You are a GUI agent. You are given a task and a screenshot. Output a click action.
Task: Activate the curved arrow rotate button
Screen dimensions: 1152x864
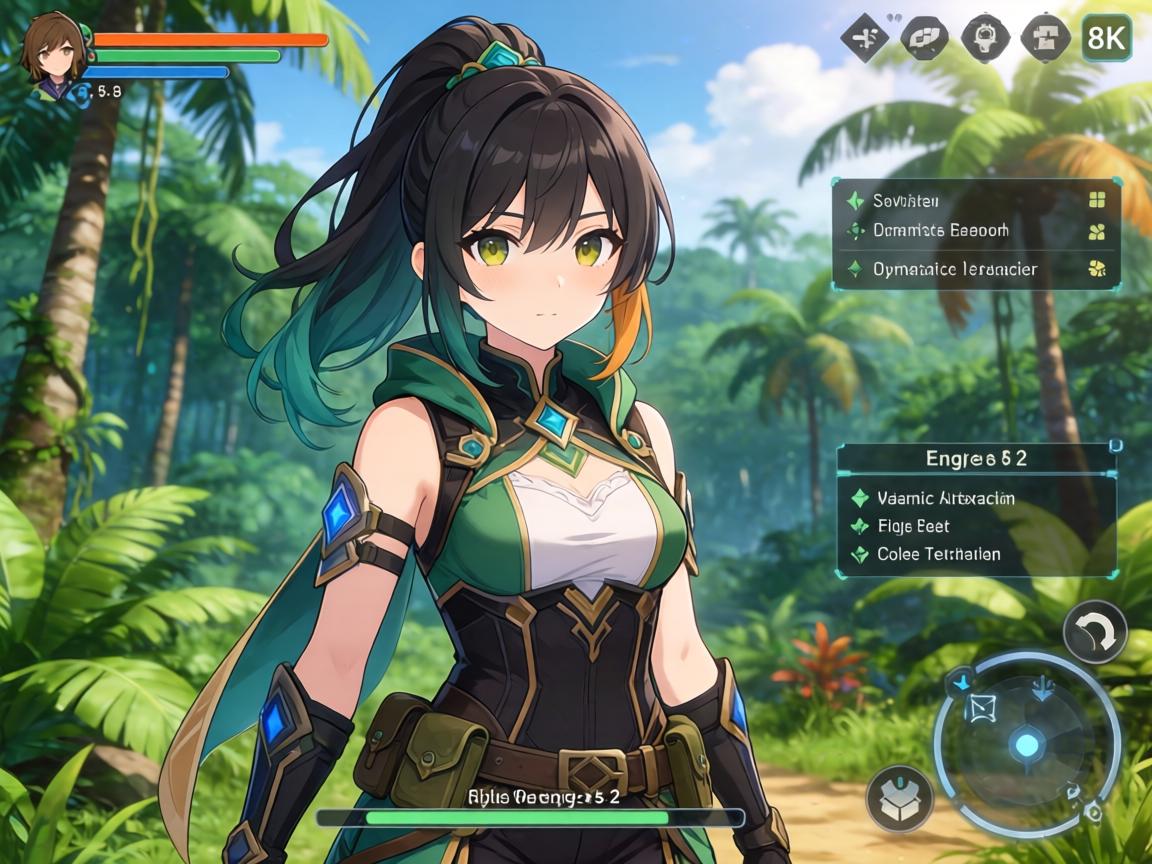coord(1094,632)
